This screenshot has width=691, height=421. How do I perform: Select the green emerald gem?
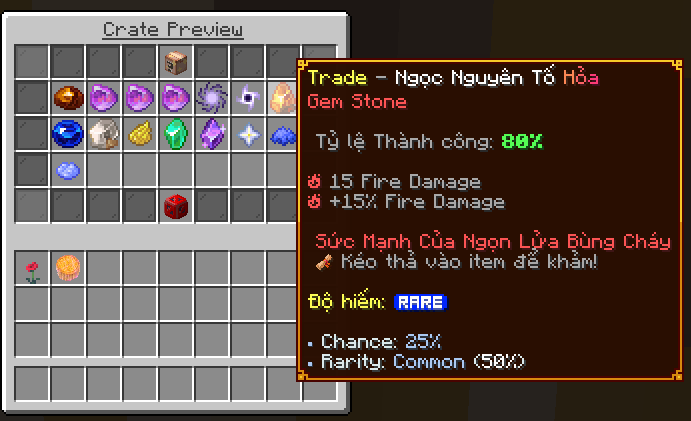click(176, 134)
